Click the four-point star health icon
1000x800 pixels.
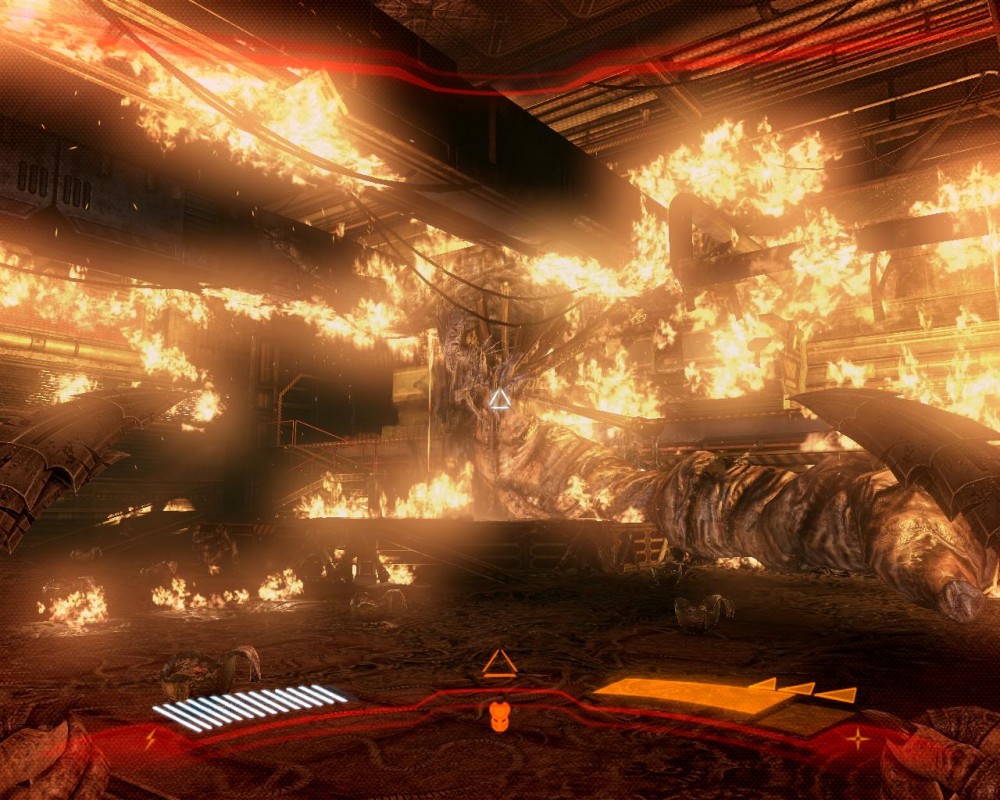point(857,739)
